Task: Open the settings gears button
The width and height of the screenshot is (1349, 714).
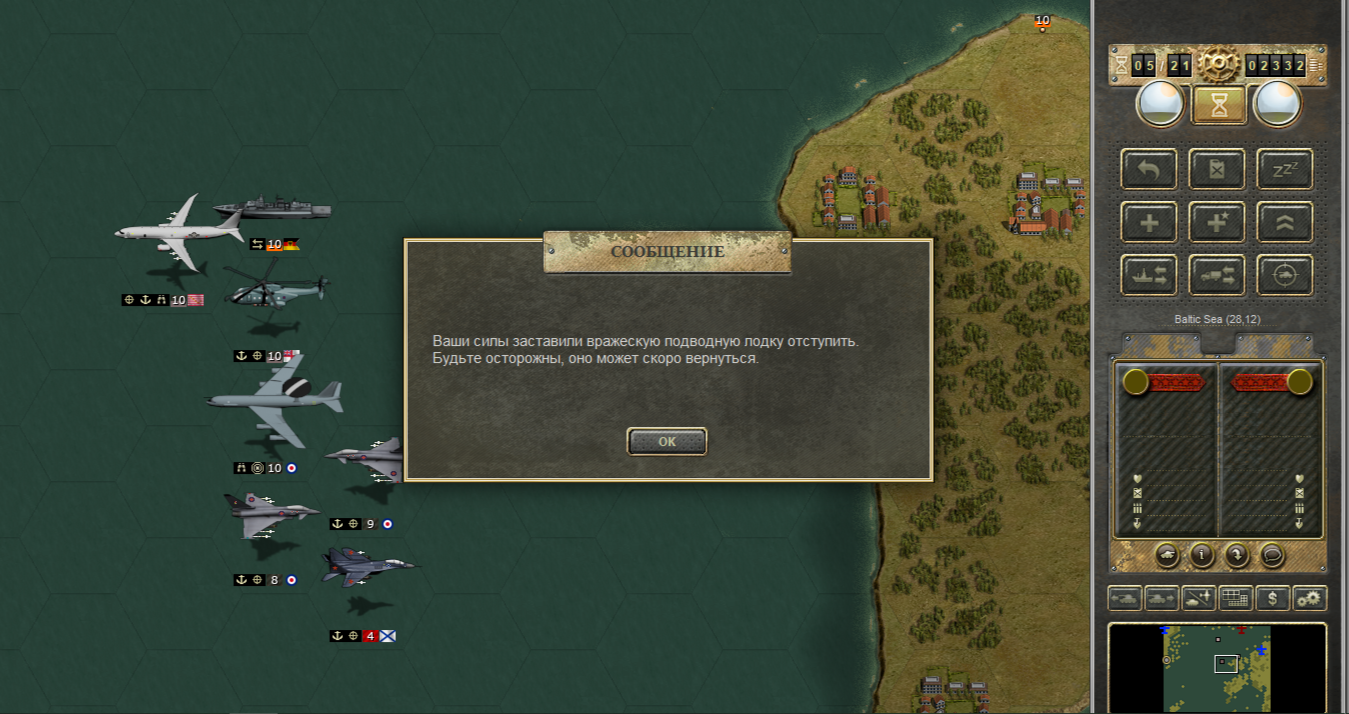Action: [x=1309, y=598]
